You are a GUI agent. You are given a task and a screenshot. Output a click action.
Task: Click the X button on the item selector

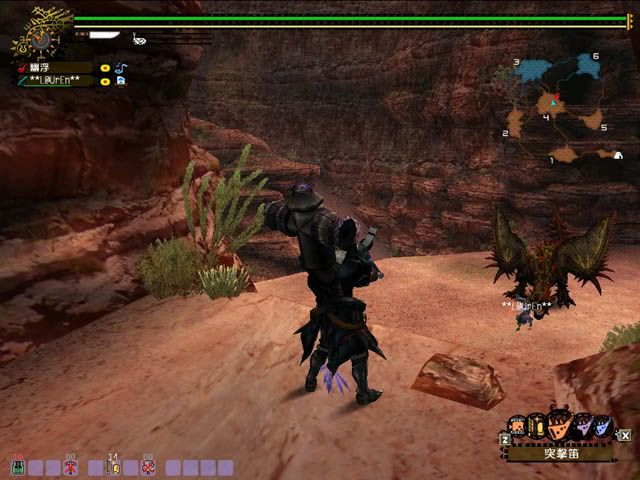coord(625,435)
